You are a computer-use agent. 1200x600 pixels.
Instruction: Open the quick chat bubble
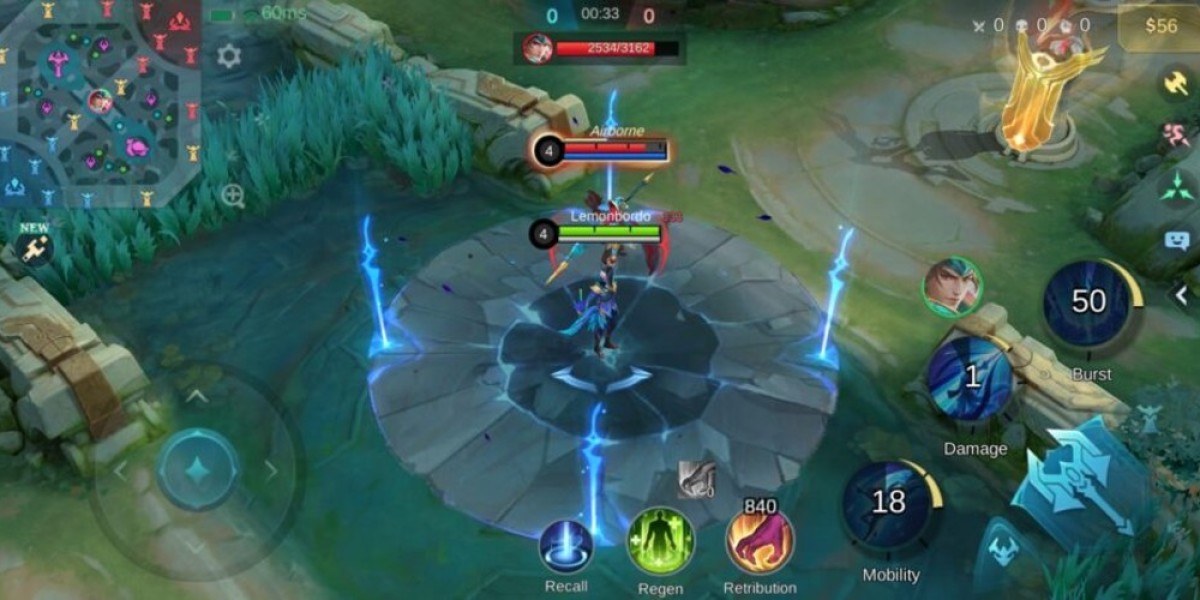pos(1176,240)
